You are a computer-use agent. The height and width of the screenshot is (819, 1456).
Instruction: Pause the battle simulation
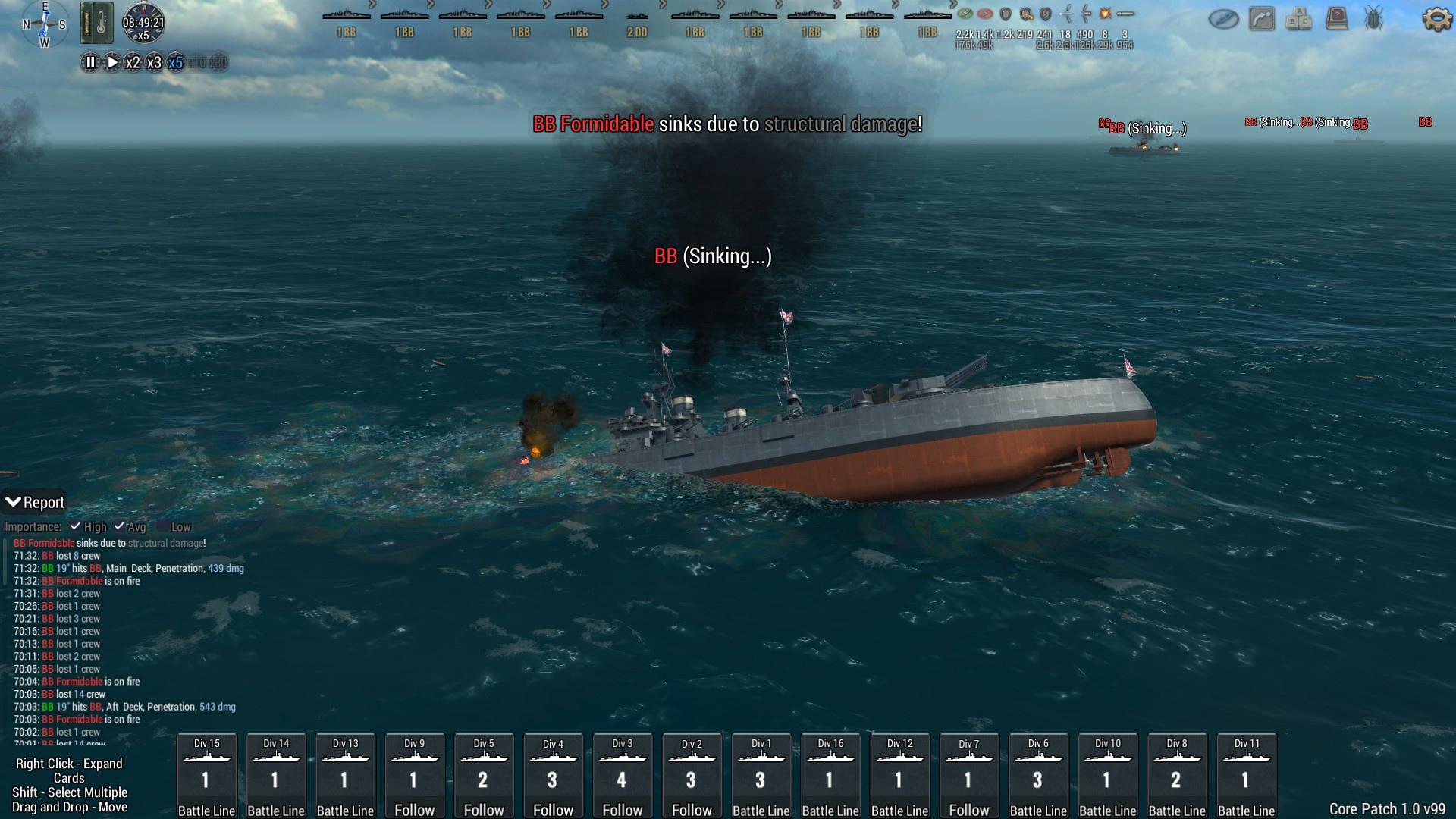[89, 63]
